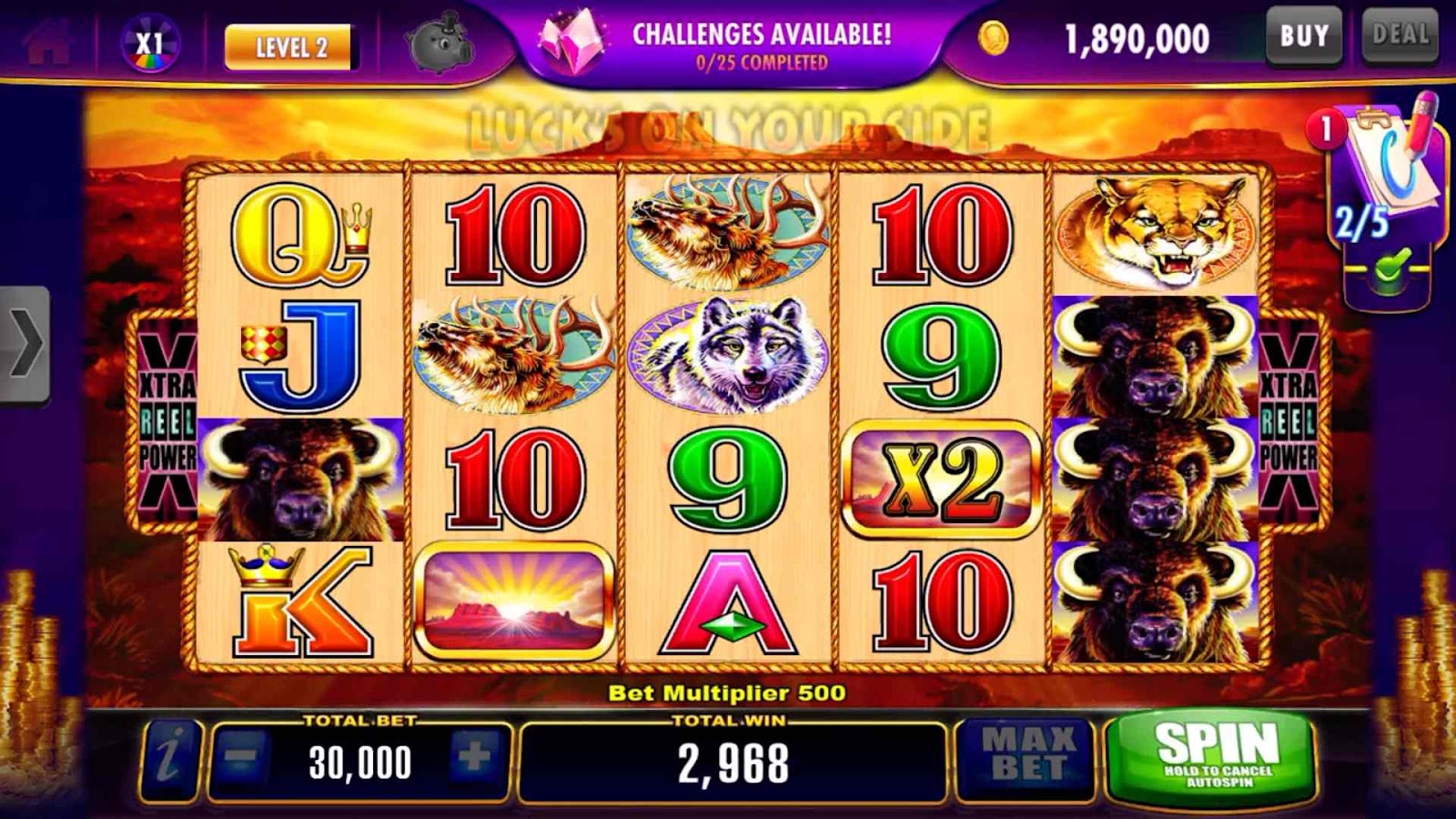Open the X1 multiplier wheel icon

point(150,44)
